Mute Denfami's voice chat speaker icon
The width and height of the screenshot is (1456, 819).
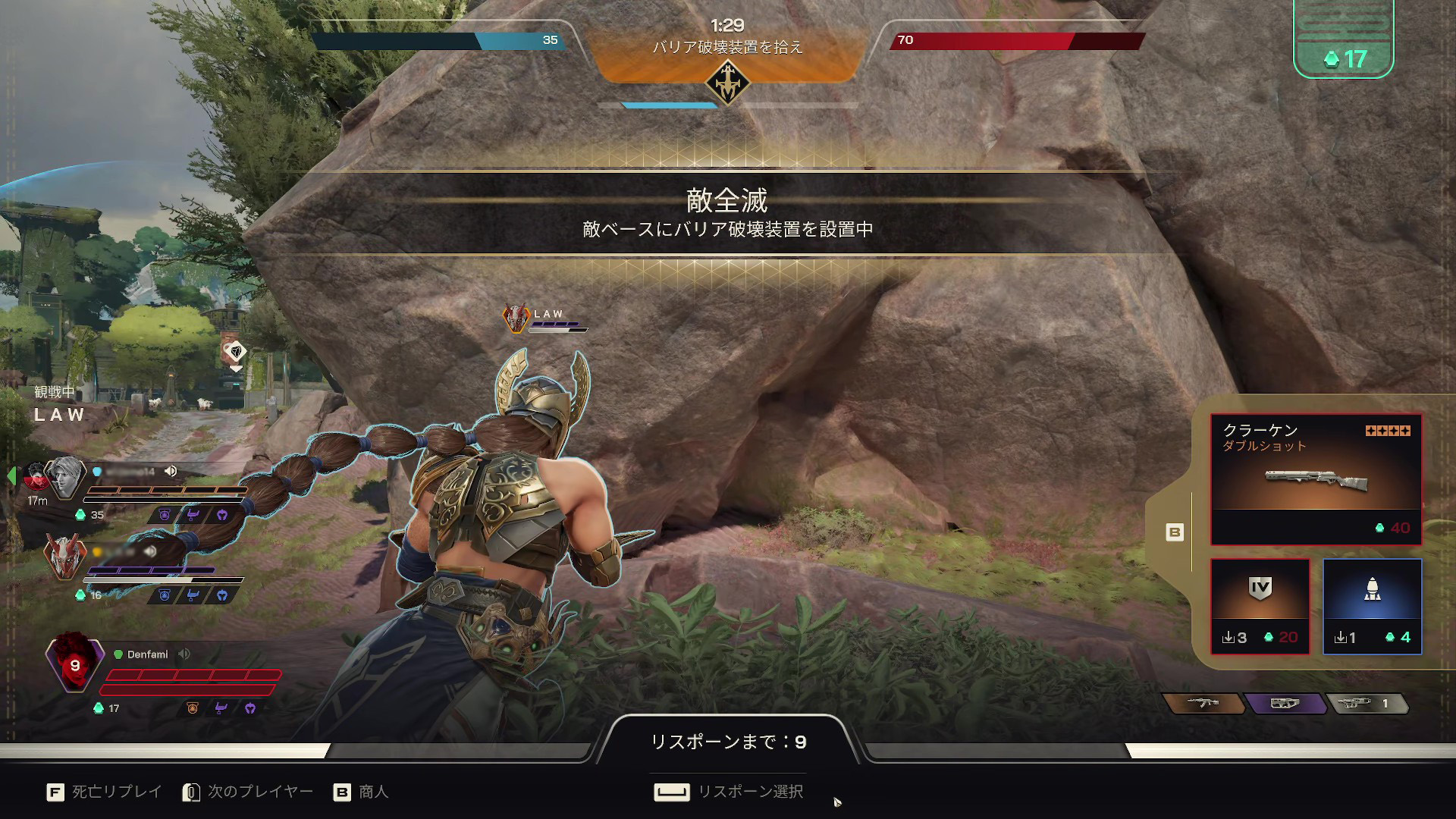pos(184,654)
